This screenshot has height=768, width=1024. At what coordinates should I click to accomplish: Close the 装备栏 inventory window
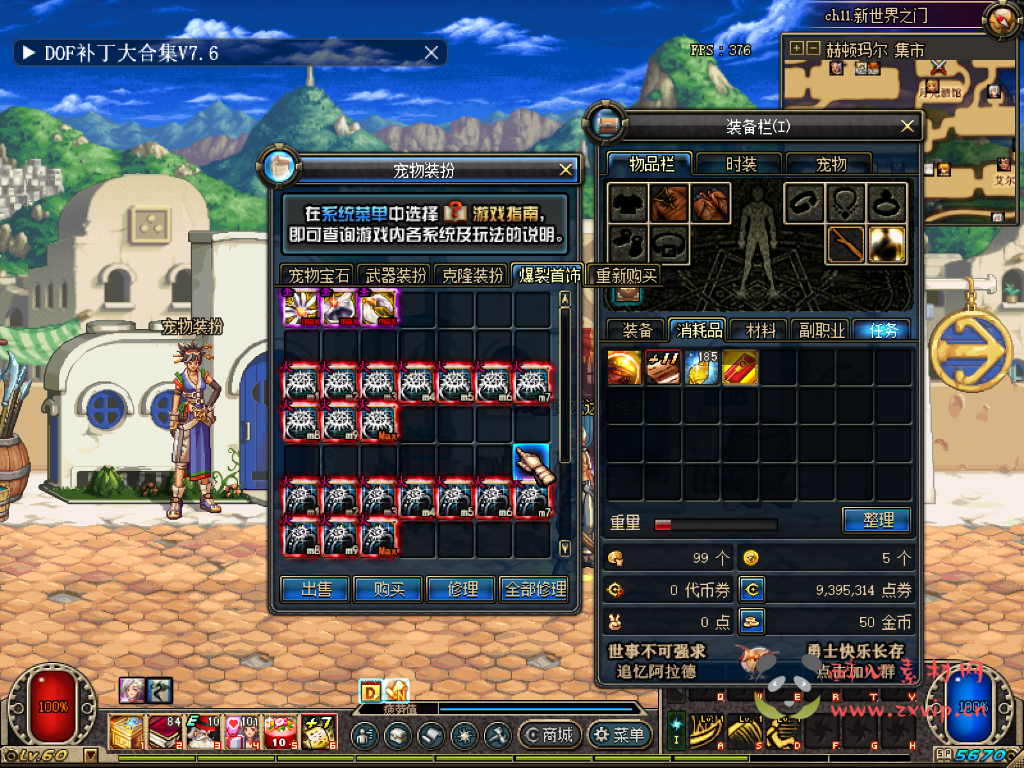[x=907, y=126]
